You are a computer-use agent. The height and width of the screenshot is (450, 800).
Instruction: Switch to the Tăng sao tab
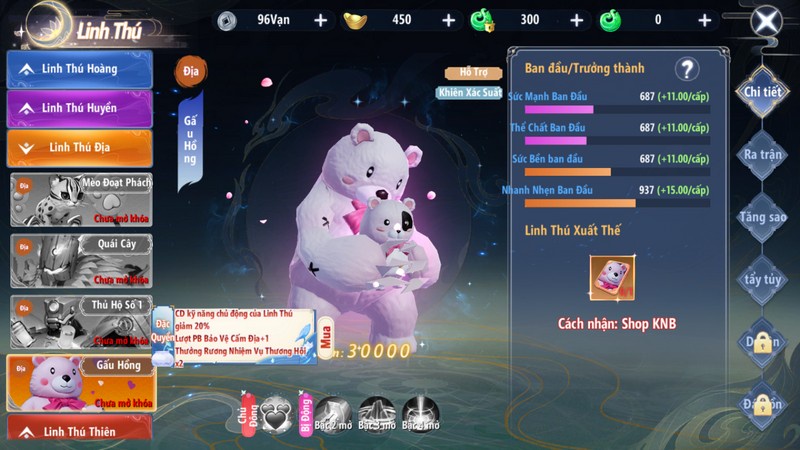click(761, 216)
